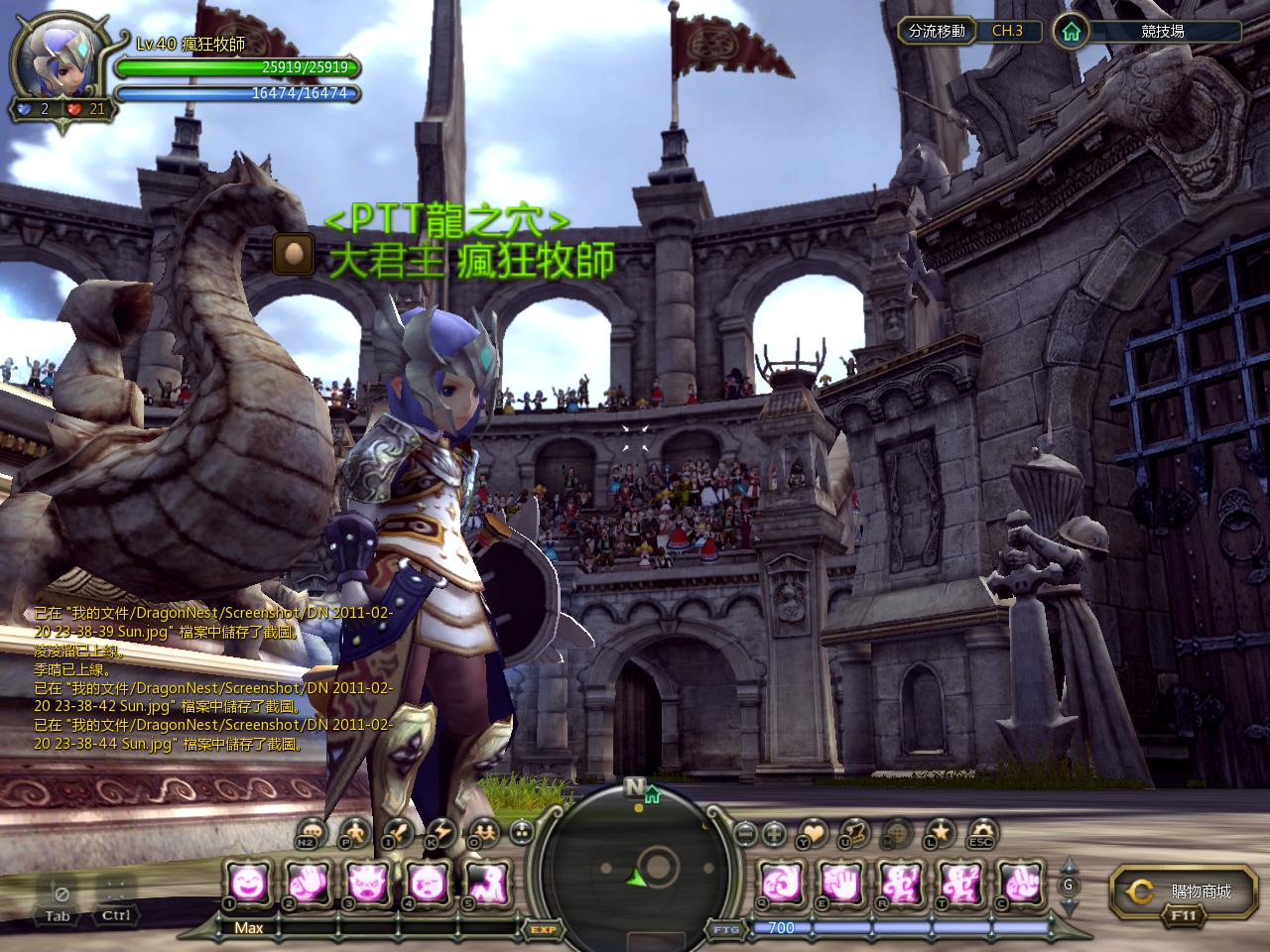Click the minimap zoom-out minus button

click(x=744, y=833)
